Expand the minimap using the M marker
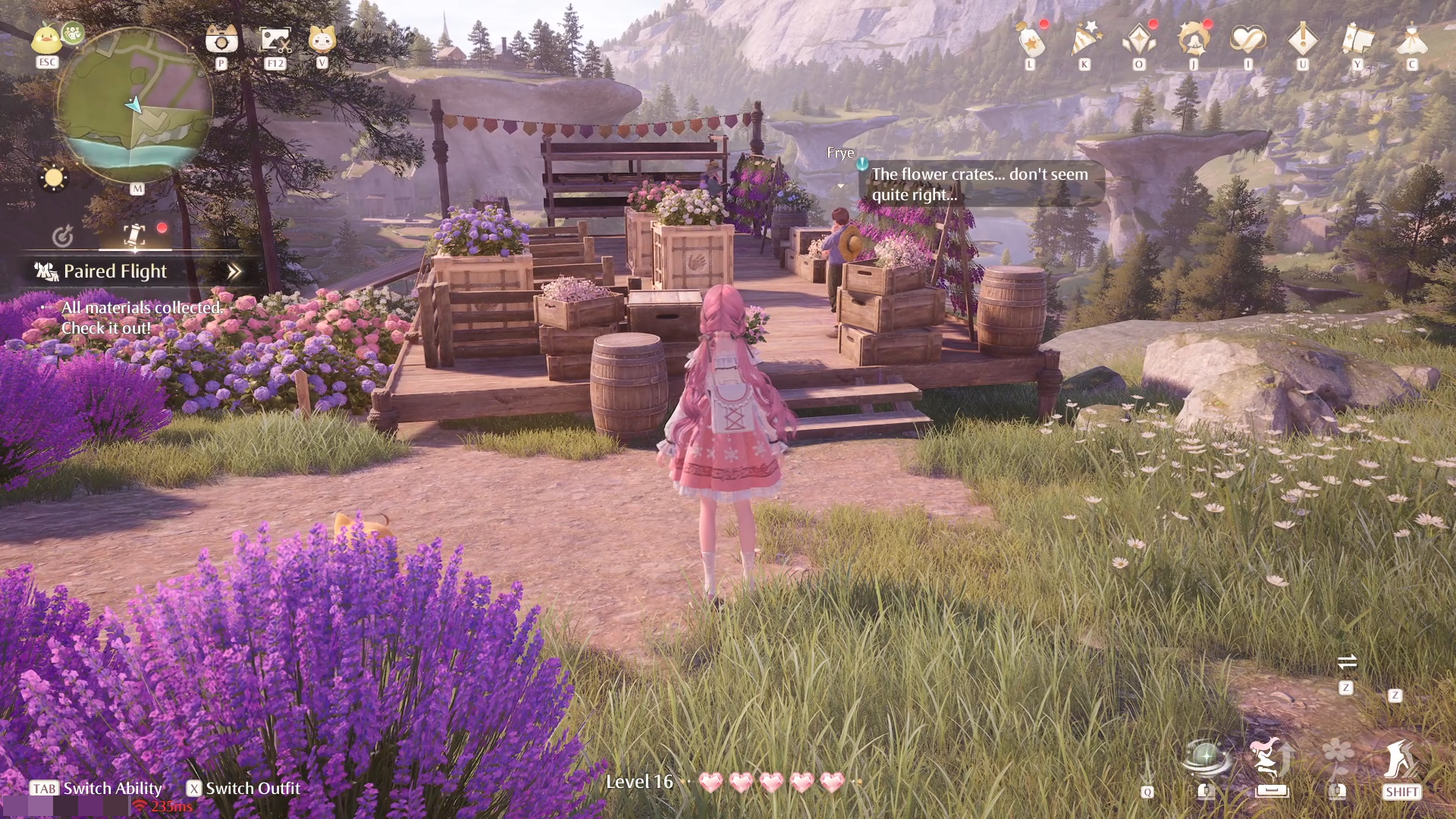Image resolution: width=1456 pixels, height=819 pixels. pyautogui.click(x=138, y=190)
